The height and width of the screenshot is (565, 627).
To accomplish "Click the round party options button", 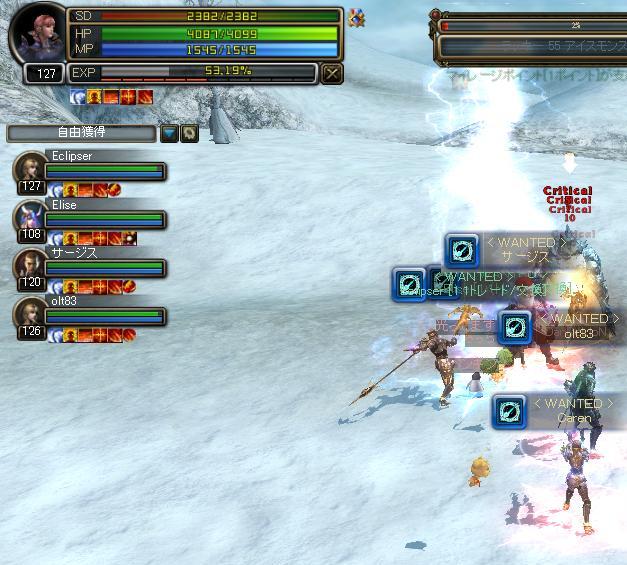I will click(188, 133).
